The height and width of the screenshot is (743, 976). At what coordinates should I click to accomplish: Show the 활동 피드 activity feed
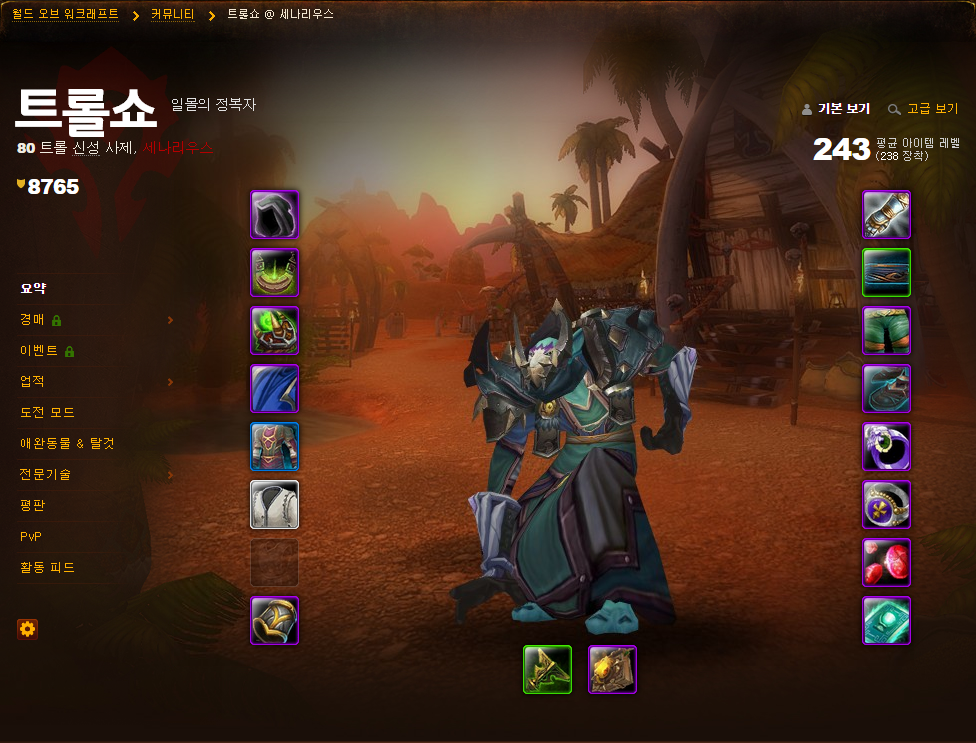coord(47,567)
